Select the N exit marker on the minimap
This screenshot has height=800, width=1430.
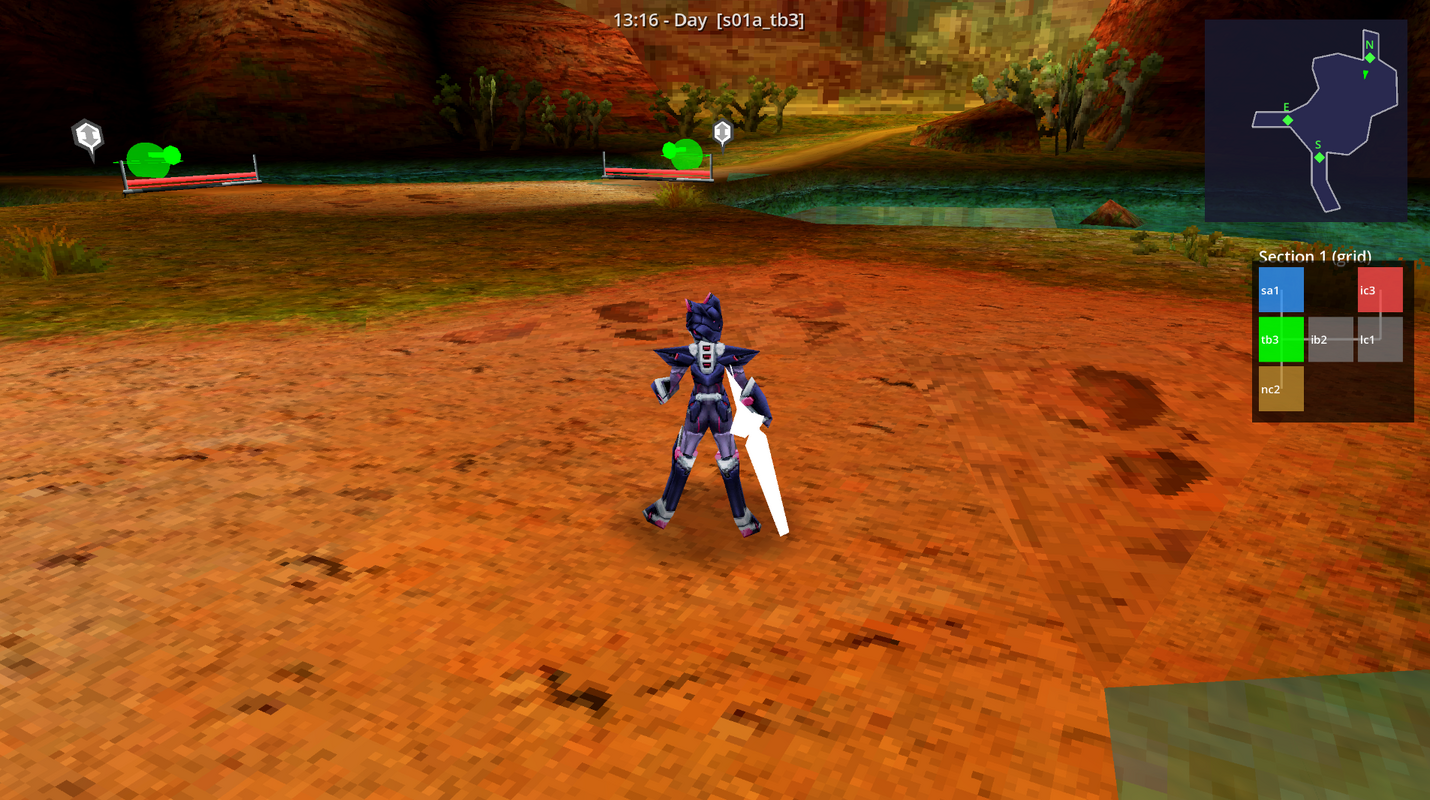click(x=1369, y=57)
